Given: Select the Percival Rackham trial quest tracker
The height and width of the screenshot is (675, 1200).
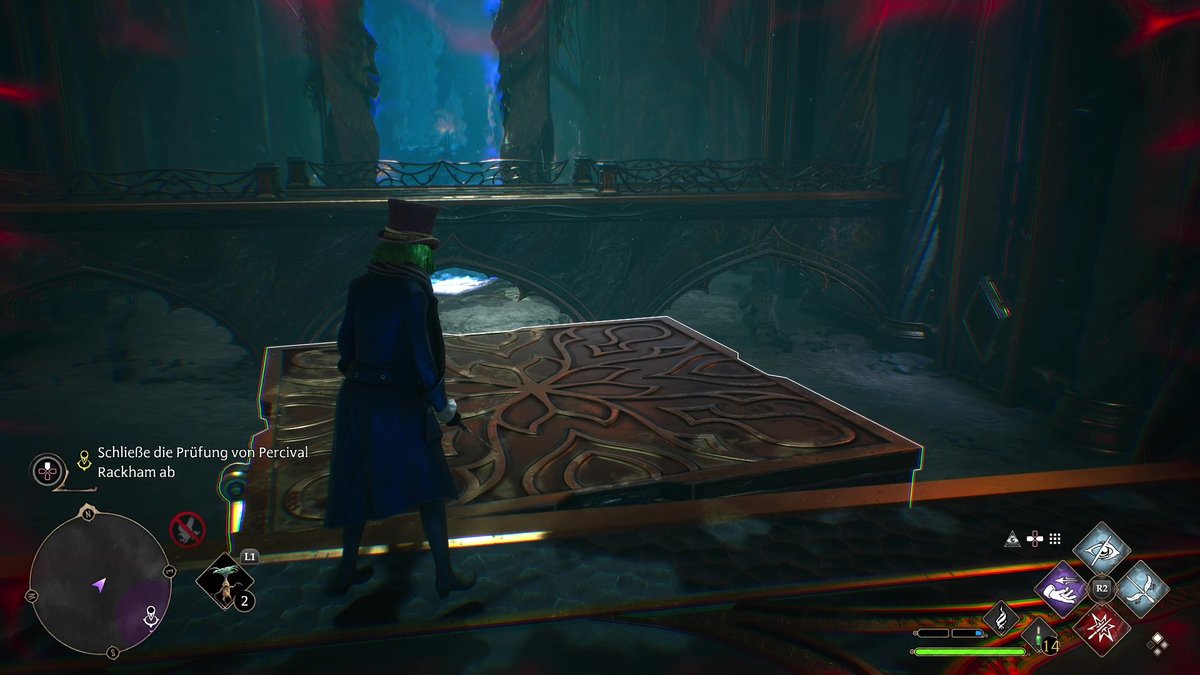Looking at the screenshot, I should click(x=202, y=462).
